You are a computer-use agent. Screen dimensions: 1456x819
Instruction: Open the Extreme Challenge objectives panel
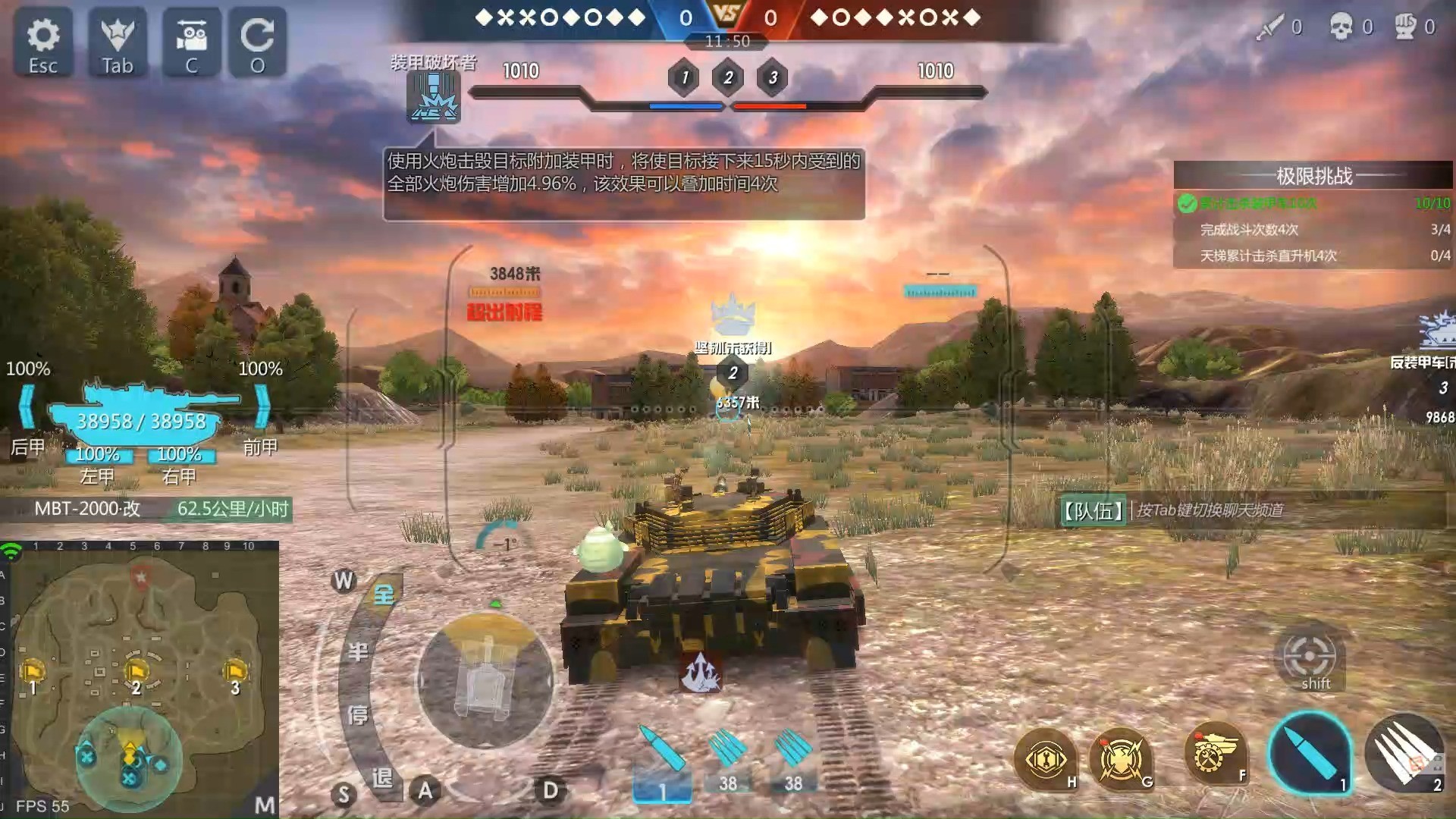click(x=1313, y=176)
